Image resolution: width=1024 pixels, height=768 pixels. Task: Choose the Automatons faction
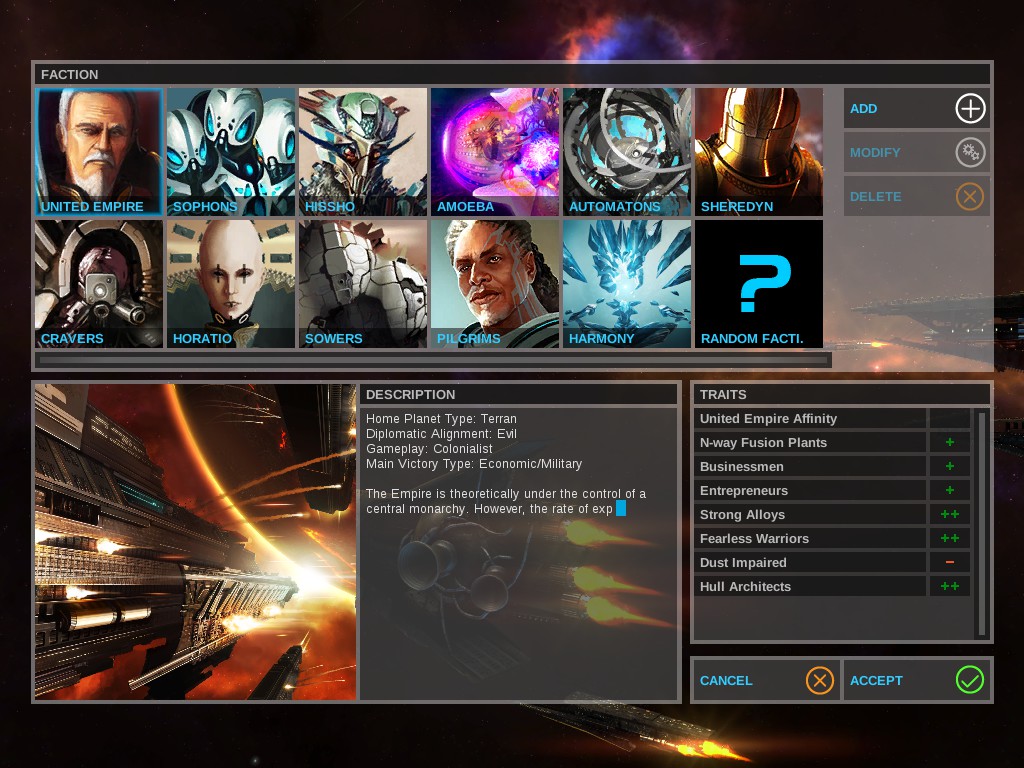tap(627, 152)
